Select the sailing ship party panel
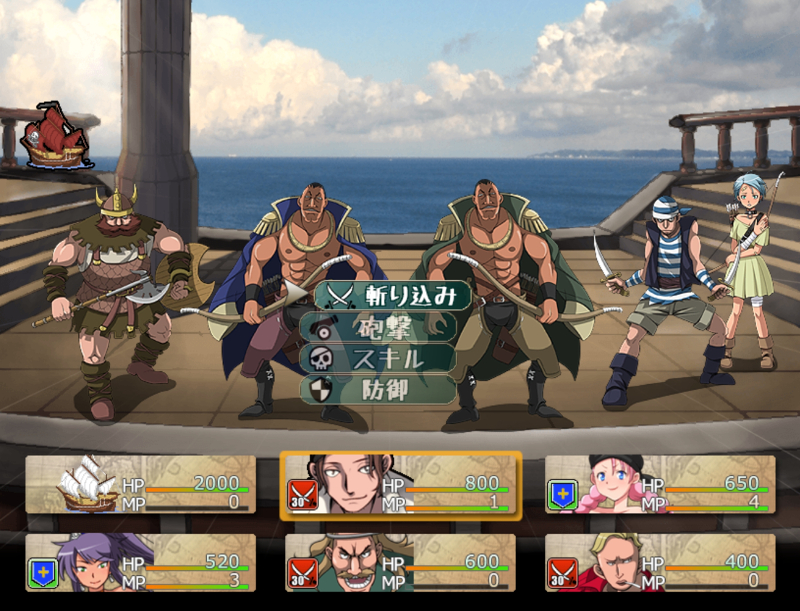The height and width of the screenshot is (611, 800). point(140,484)
